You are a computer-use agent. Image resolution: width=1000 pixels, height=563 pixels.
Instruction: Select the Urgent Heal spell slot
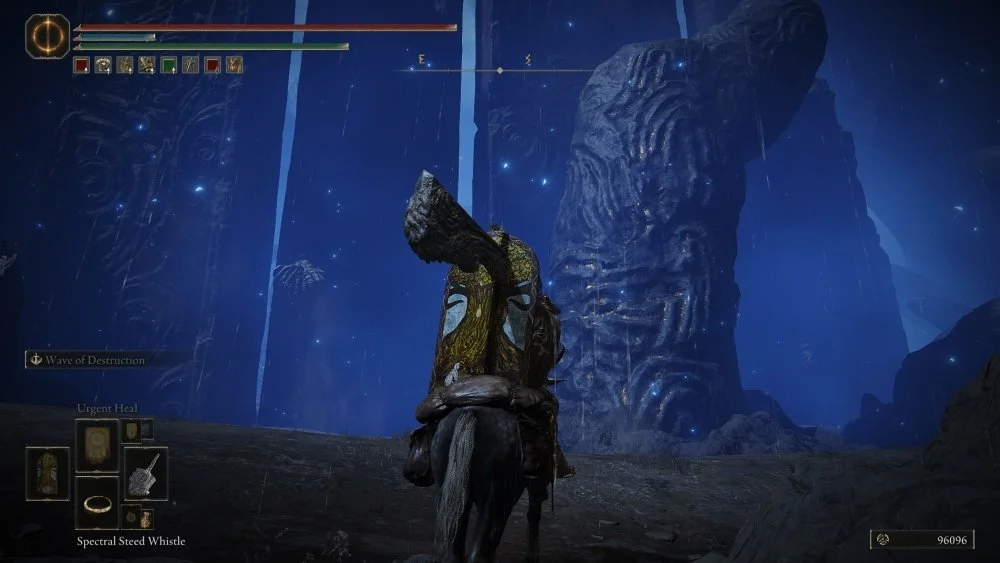pos(97,444)
